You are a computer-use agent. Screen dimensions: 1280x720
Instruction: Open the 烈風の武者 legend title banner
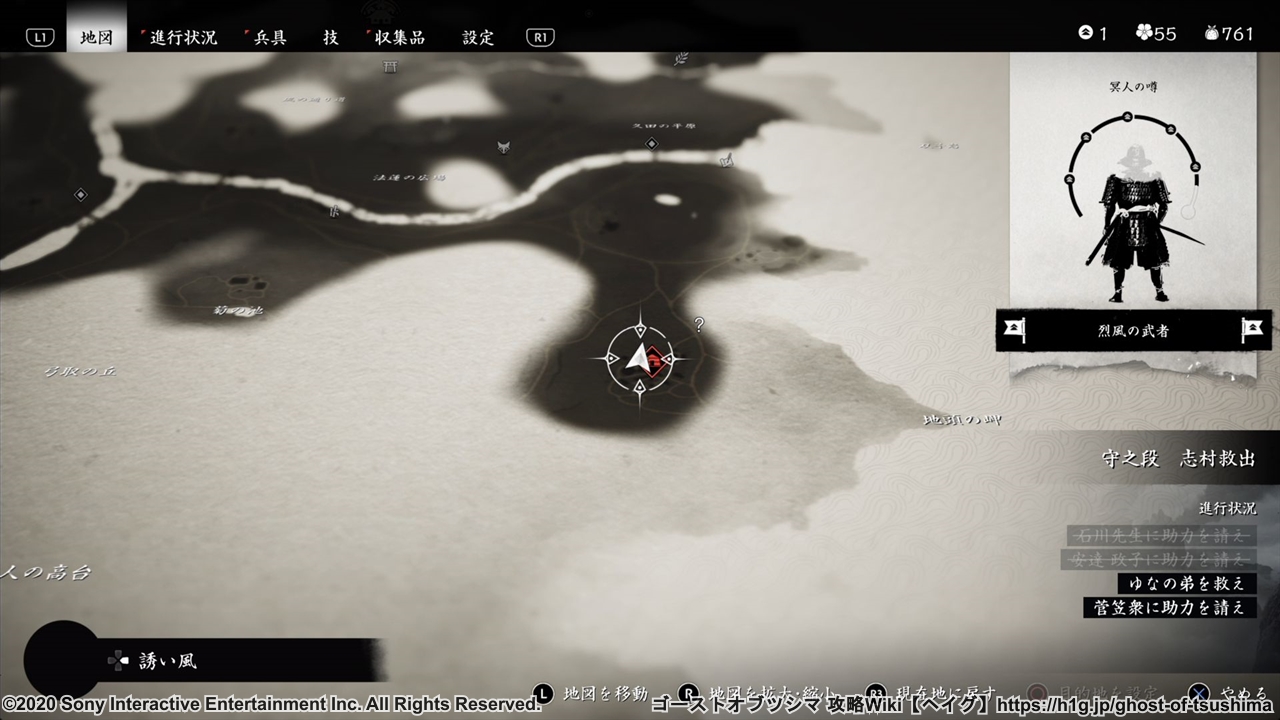[1133, 330]
